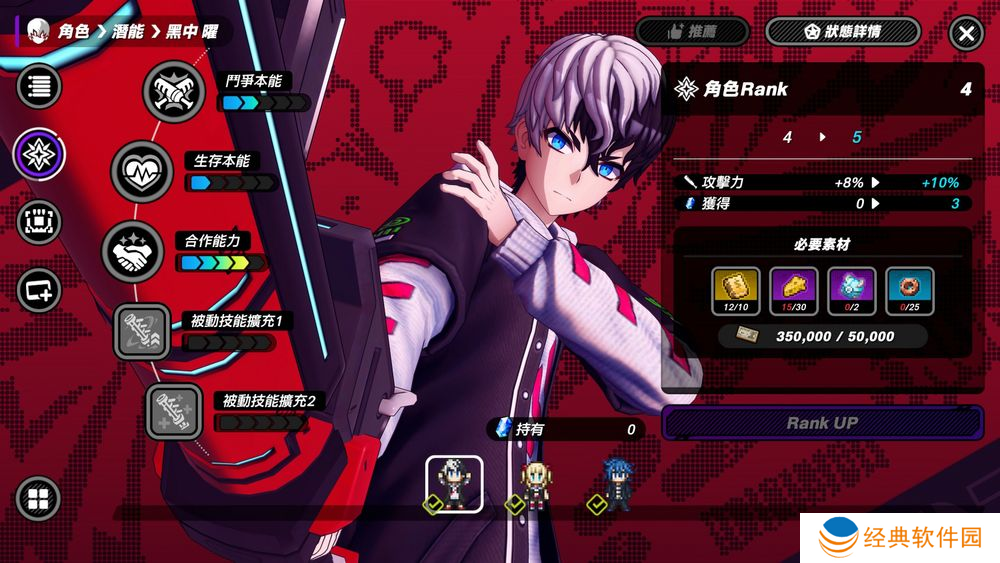1000x563 pixels.
Task: Open the 狀態詳情 status details
Action: 842,31
